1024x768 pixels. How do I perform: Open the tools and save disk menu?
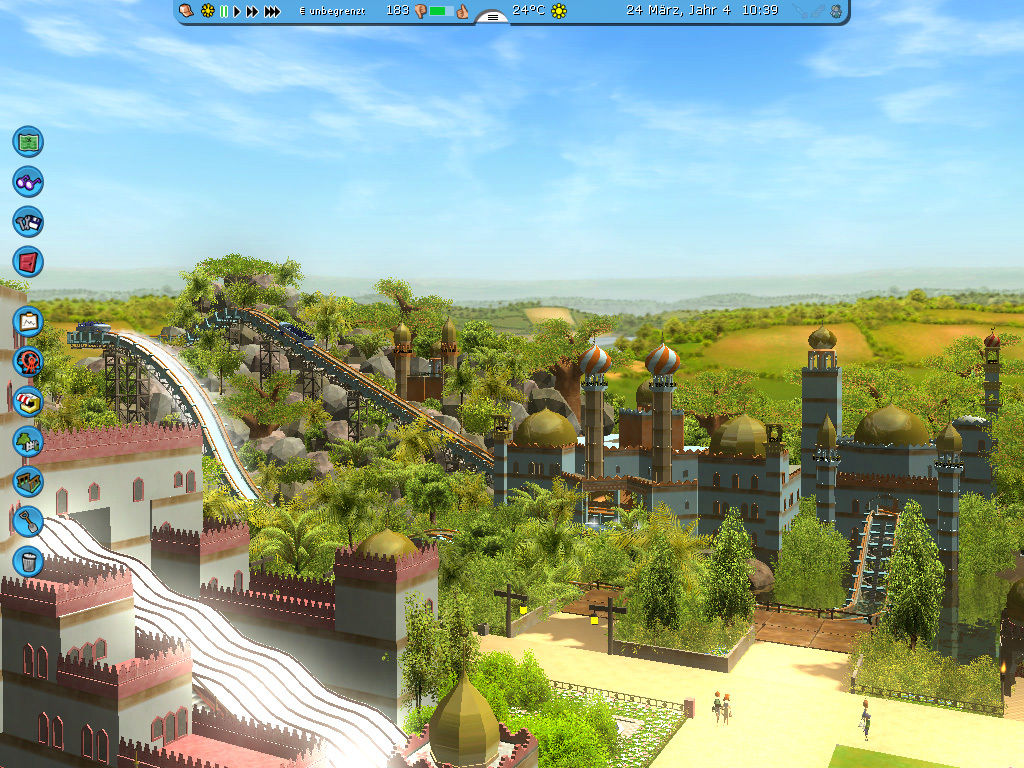(28, 221)
